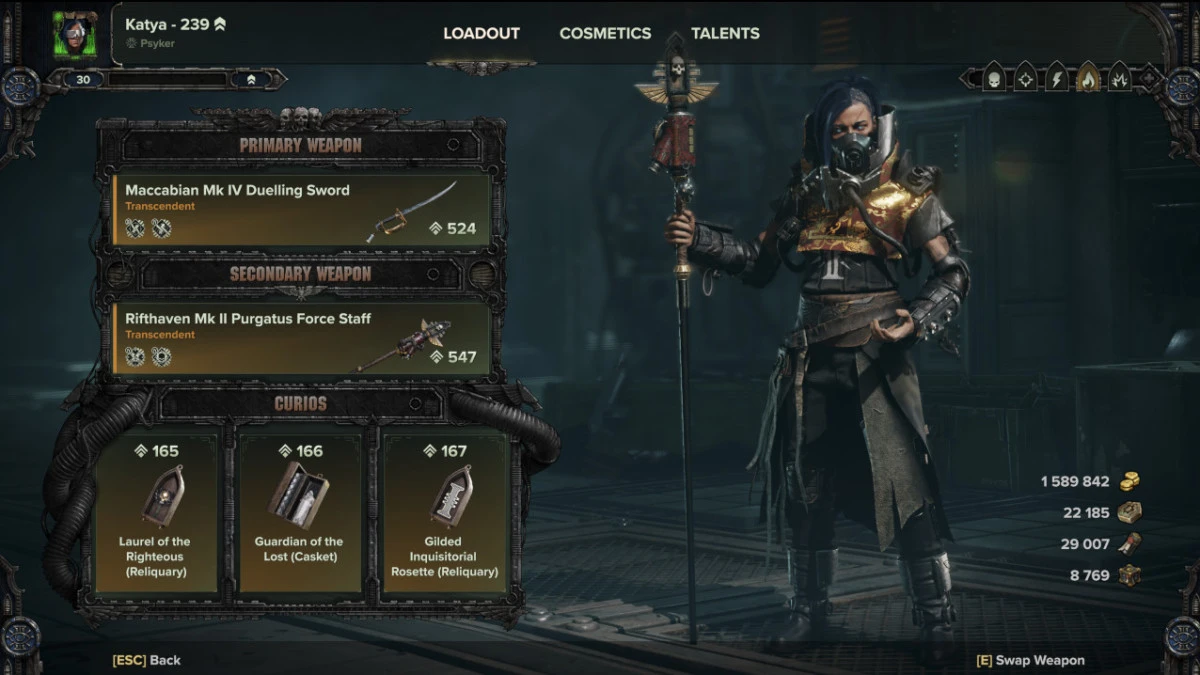Choose the Guardian of the Lost casket curio

pyautogui.click(x=299, y=513)
